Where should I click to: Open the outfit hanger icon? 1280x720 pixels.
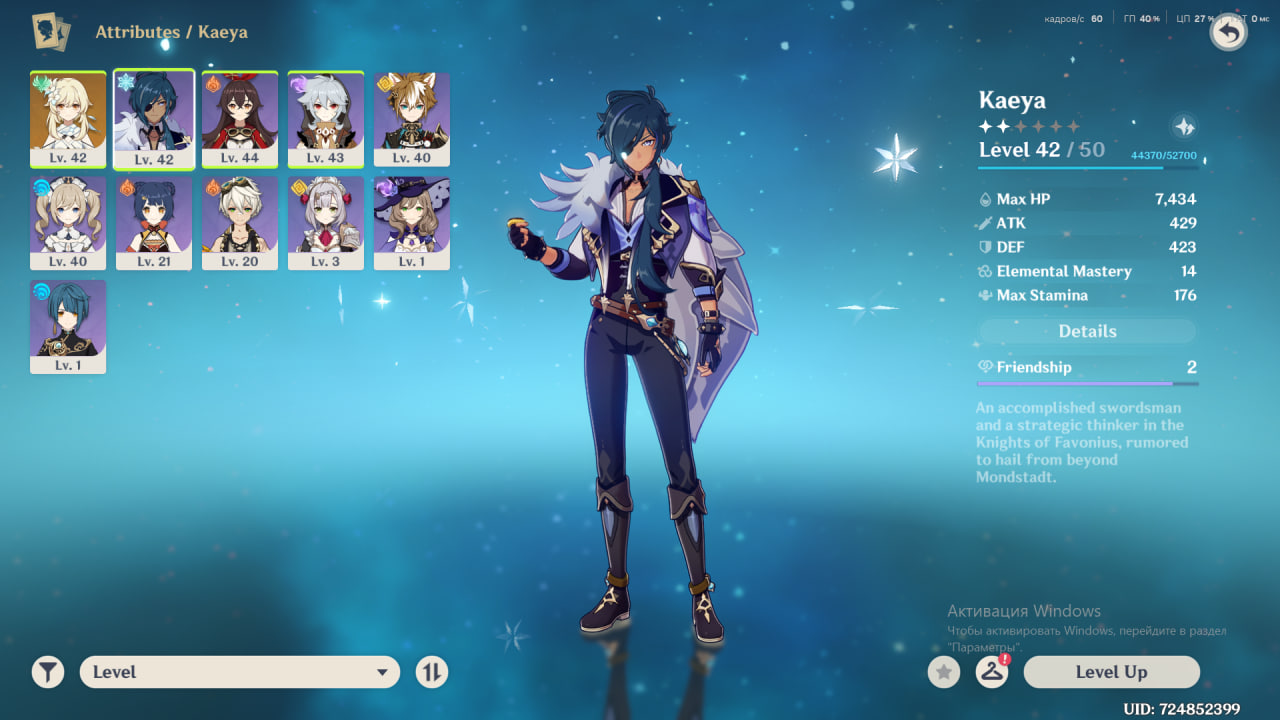pos(991,672)
